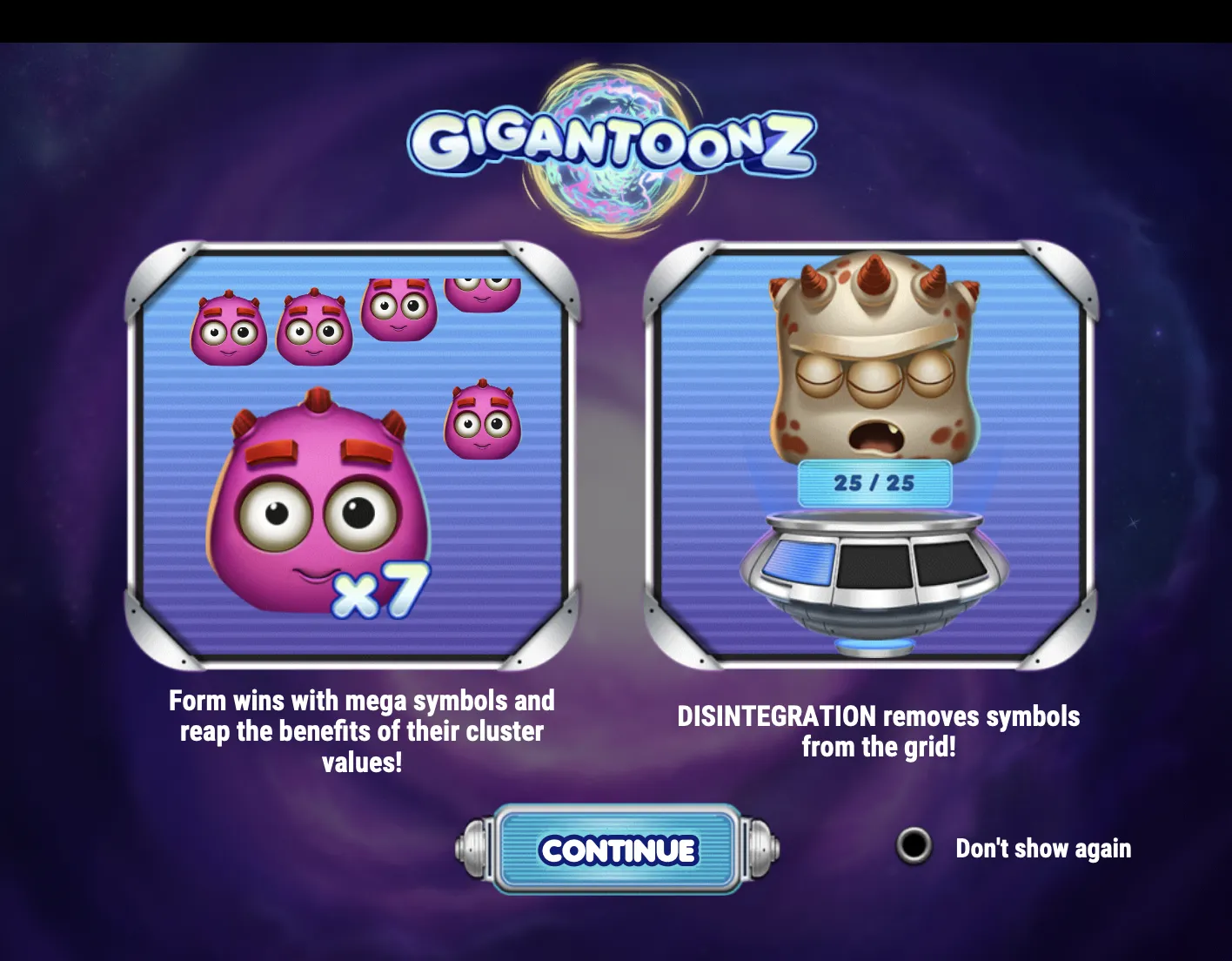
Task: Toggle the Don't show again option
Action: click(914, 846)
